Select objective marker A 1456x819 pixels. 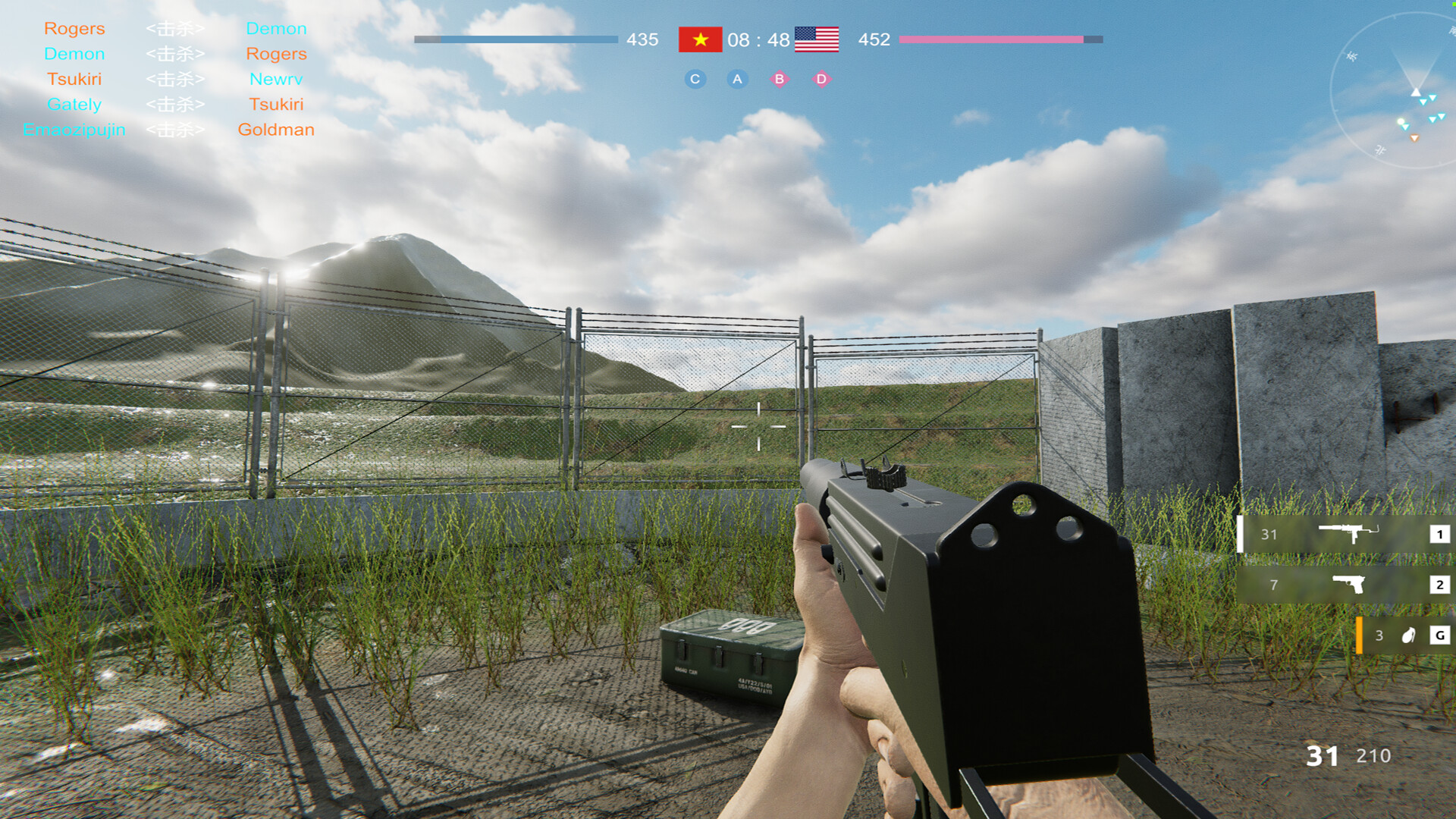pos(736,78)
